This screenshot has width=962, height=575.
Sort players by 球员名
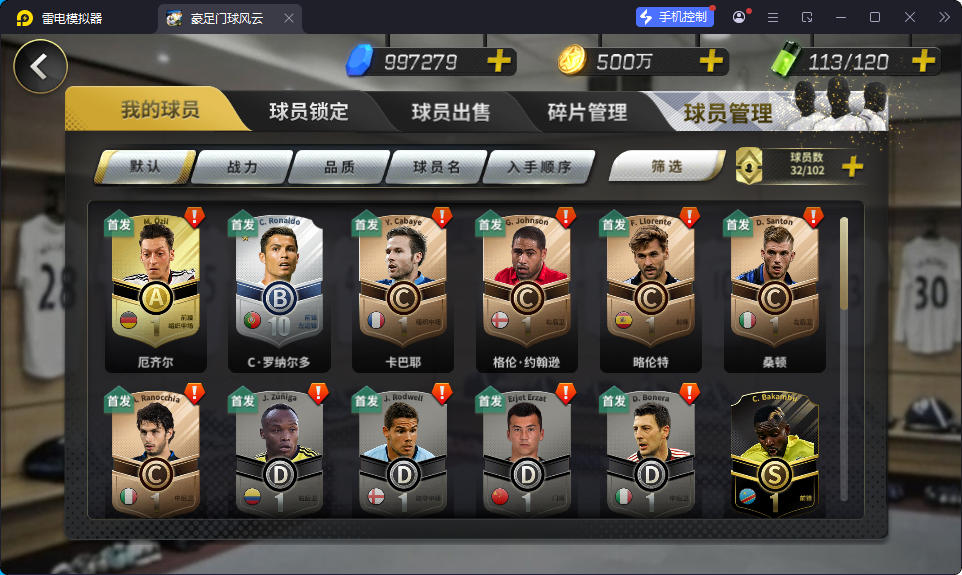coord(436,167)
